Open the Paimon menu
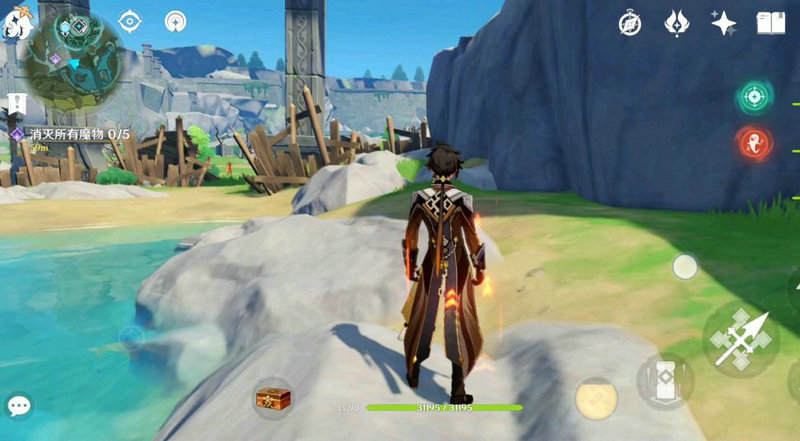The width and height of the screenshot is (800, 441). click(x=16, y=21)
